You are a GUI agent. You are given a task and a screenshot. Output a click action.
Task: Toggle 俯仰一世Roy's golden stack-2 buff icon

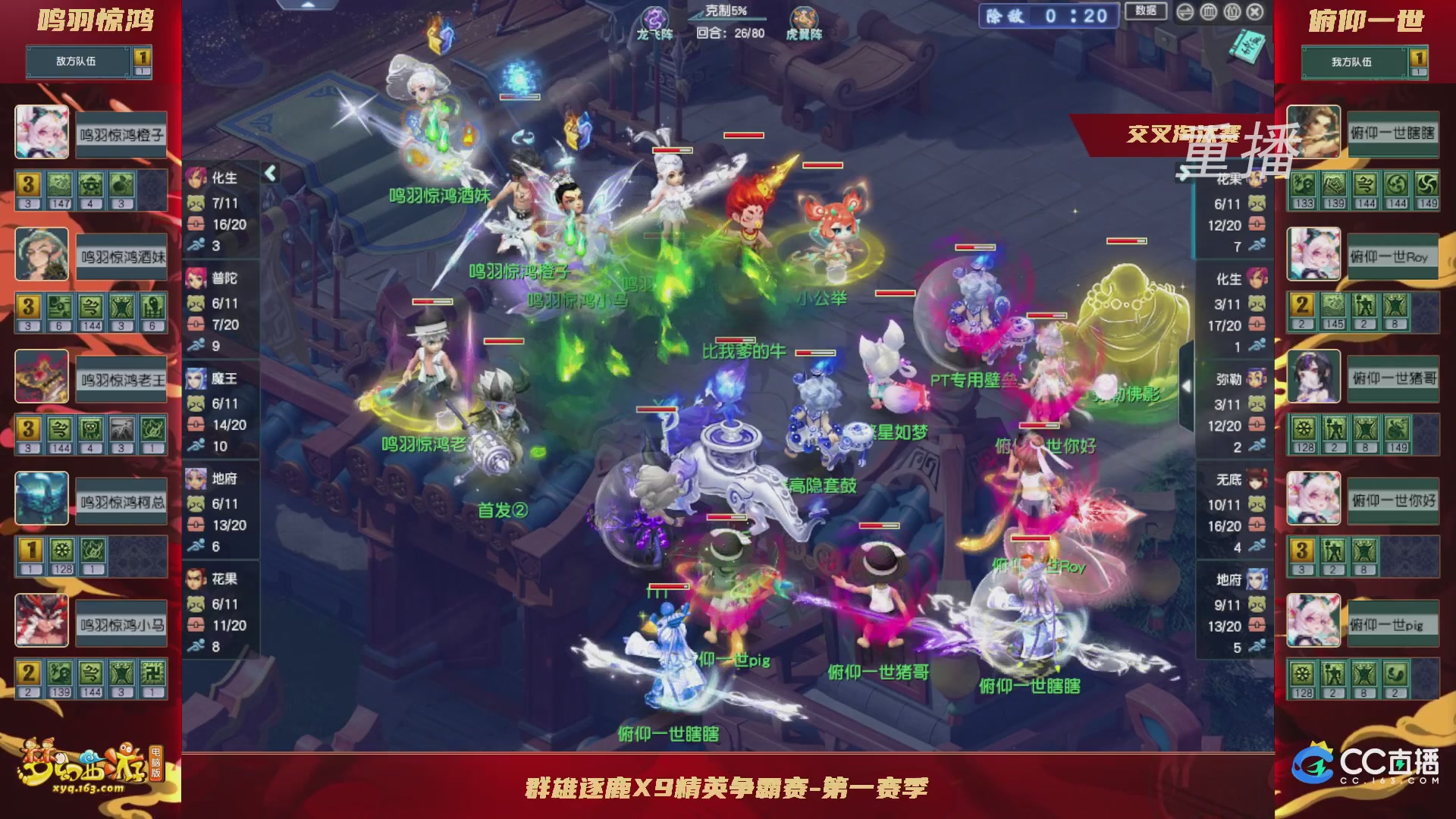(1302, 305)
